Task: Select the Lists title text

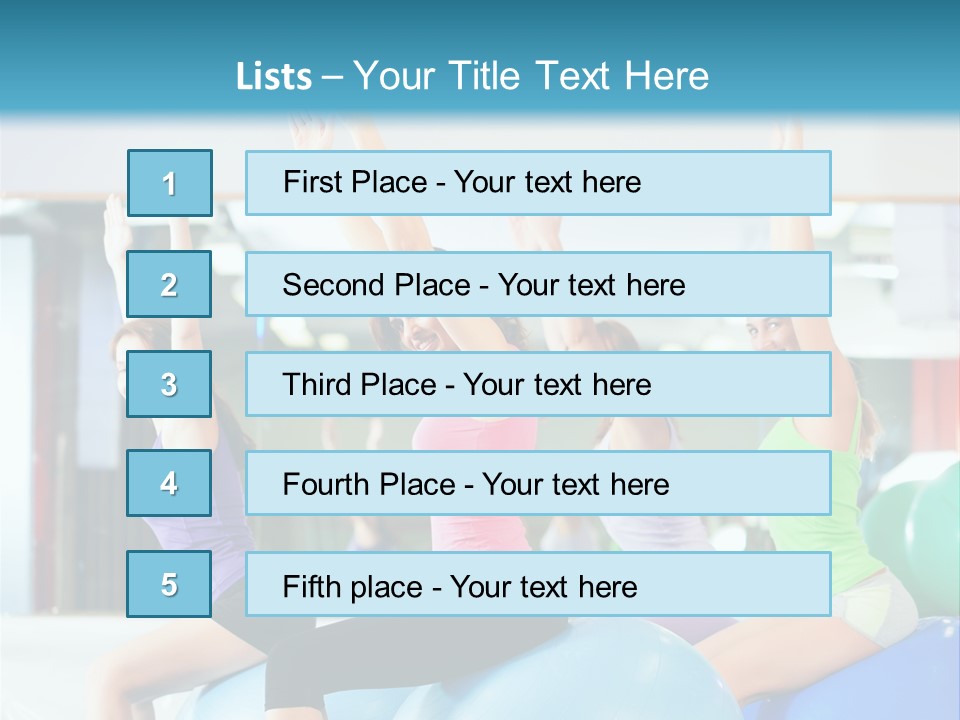Action: (472, 76)
